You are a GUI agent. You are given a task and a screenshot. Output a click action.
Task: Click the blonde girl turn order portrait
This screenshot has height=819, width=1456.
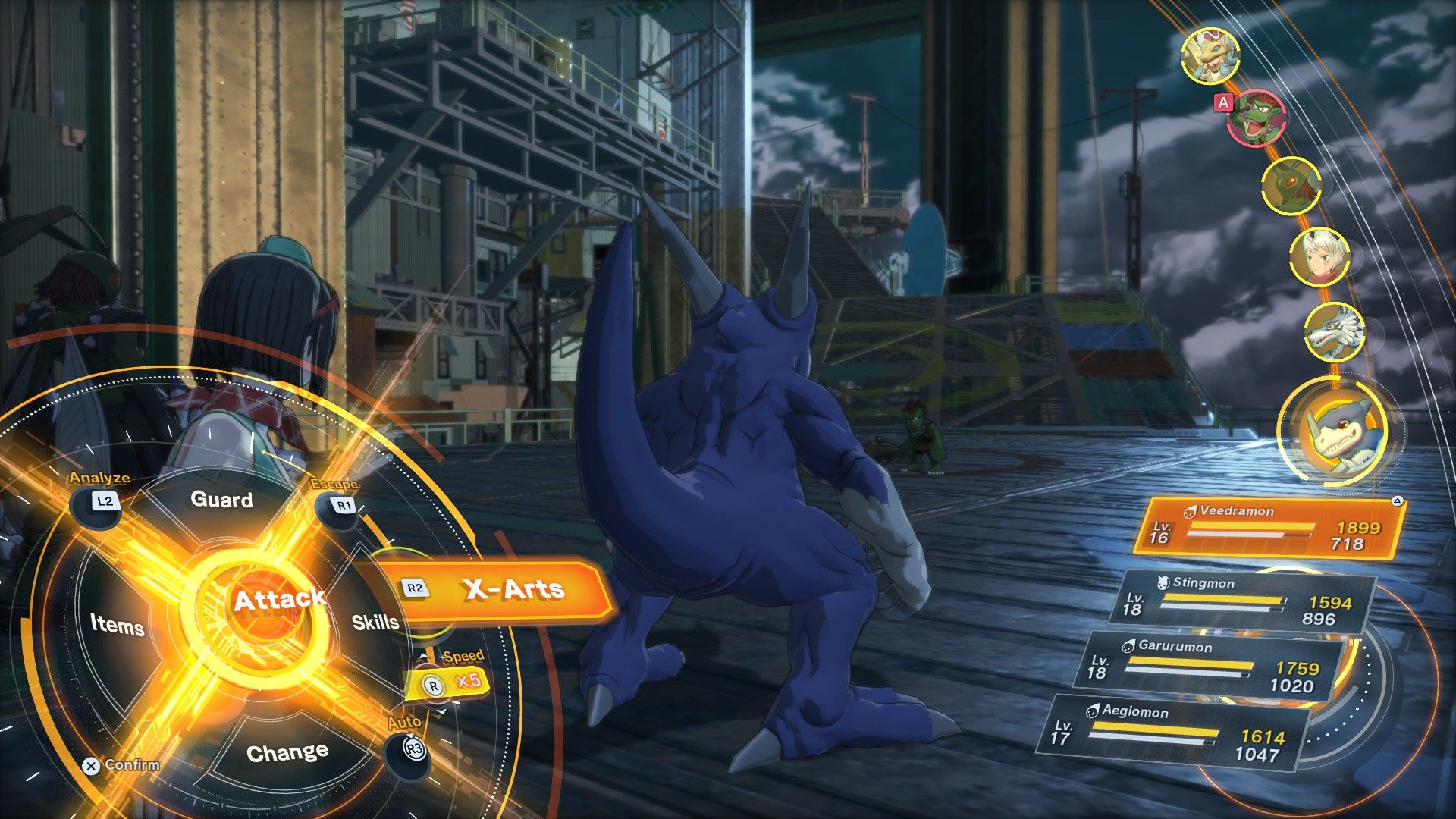pos(1319,257)
